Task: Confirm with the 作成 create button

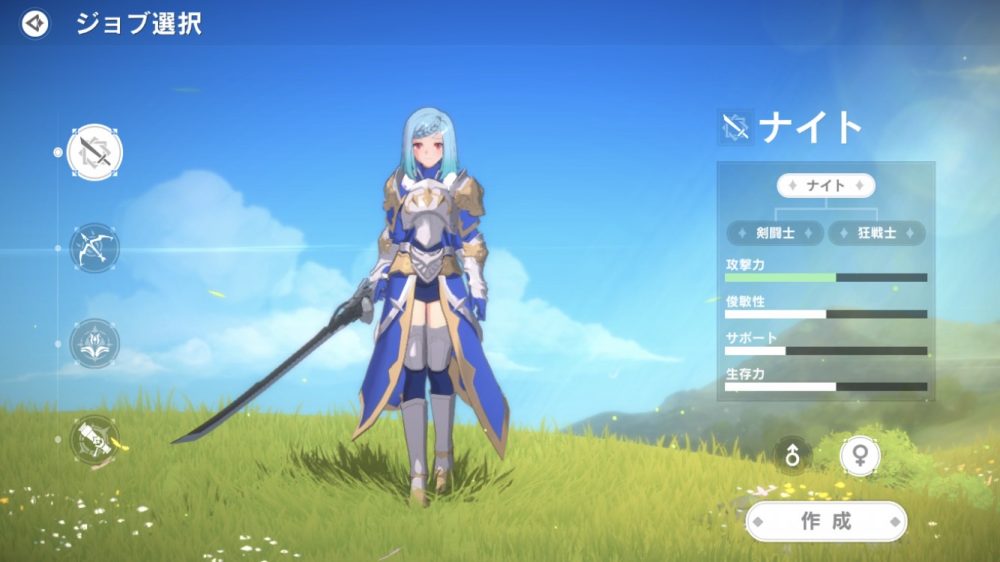Action: [826, 521]
